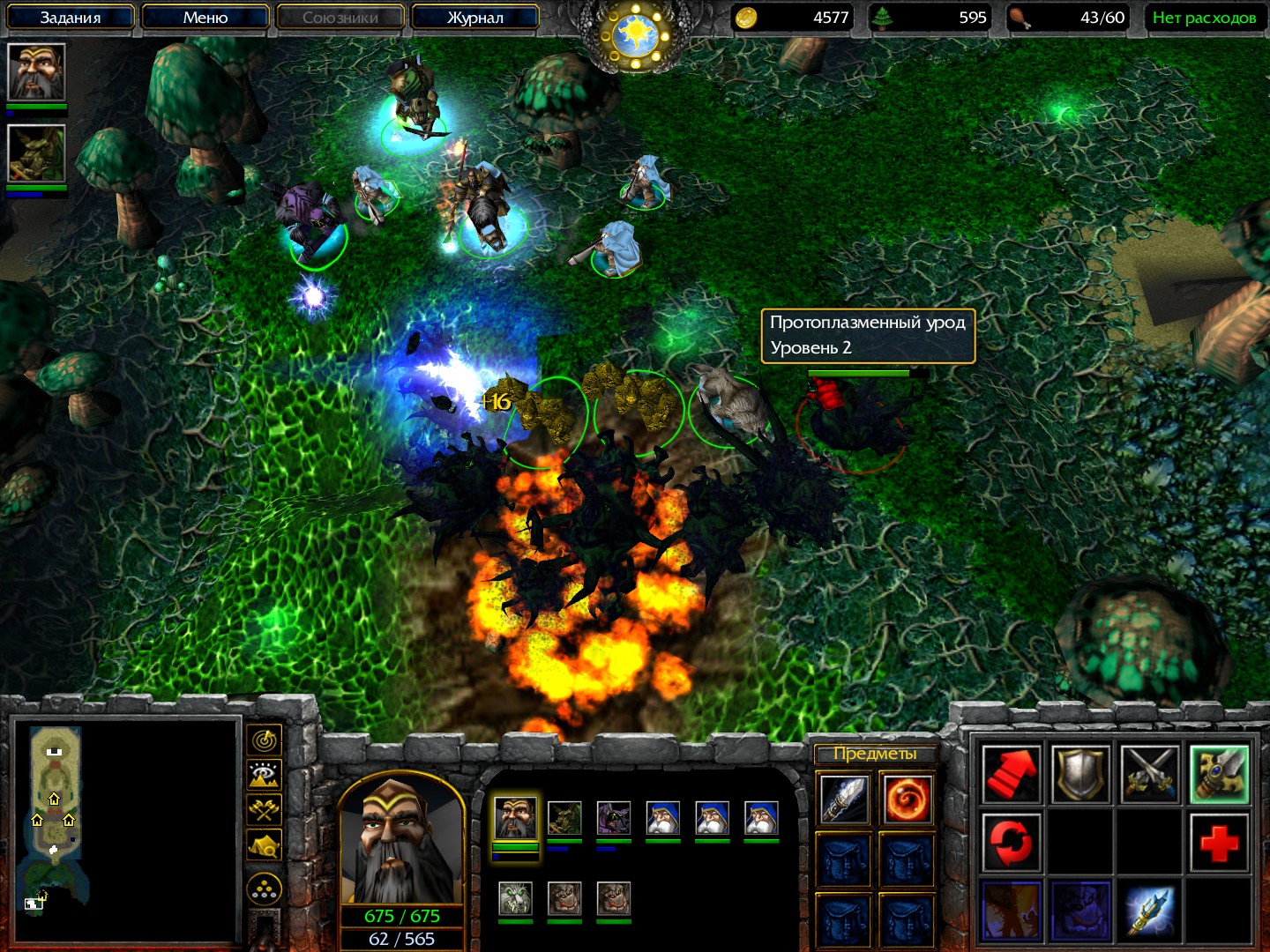Open hero skills with the red cross

pyautogui.click(x=1220, y=843)
